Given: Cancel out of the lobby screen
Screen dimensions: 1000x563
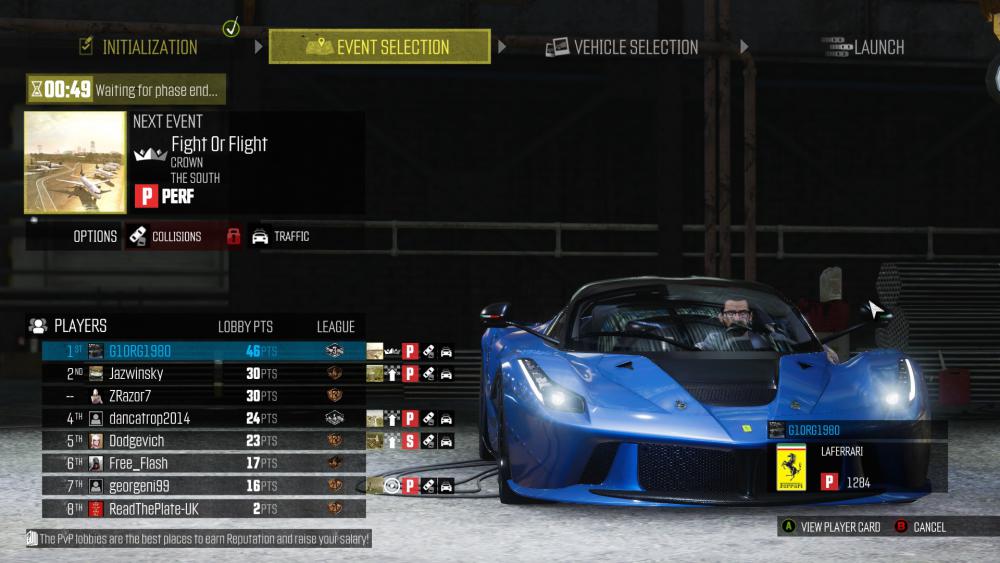Looking at the screenshot, I should (x=921, y=527).
